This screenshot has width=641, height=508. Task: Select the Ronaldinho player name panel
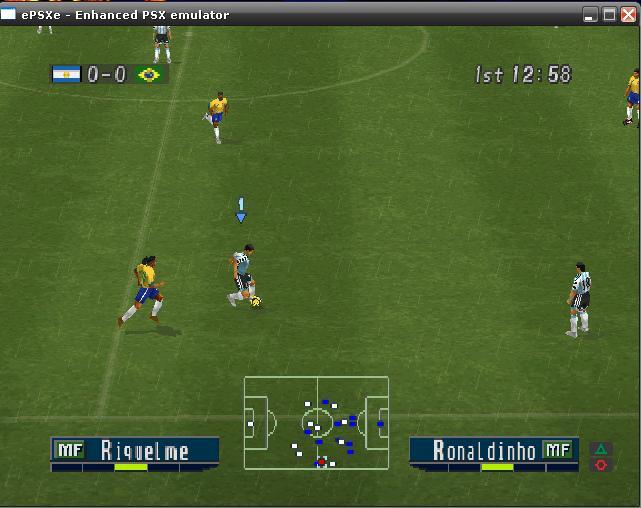(x=493, y=451)
